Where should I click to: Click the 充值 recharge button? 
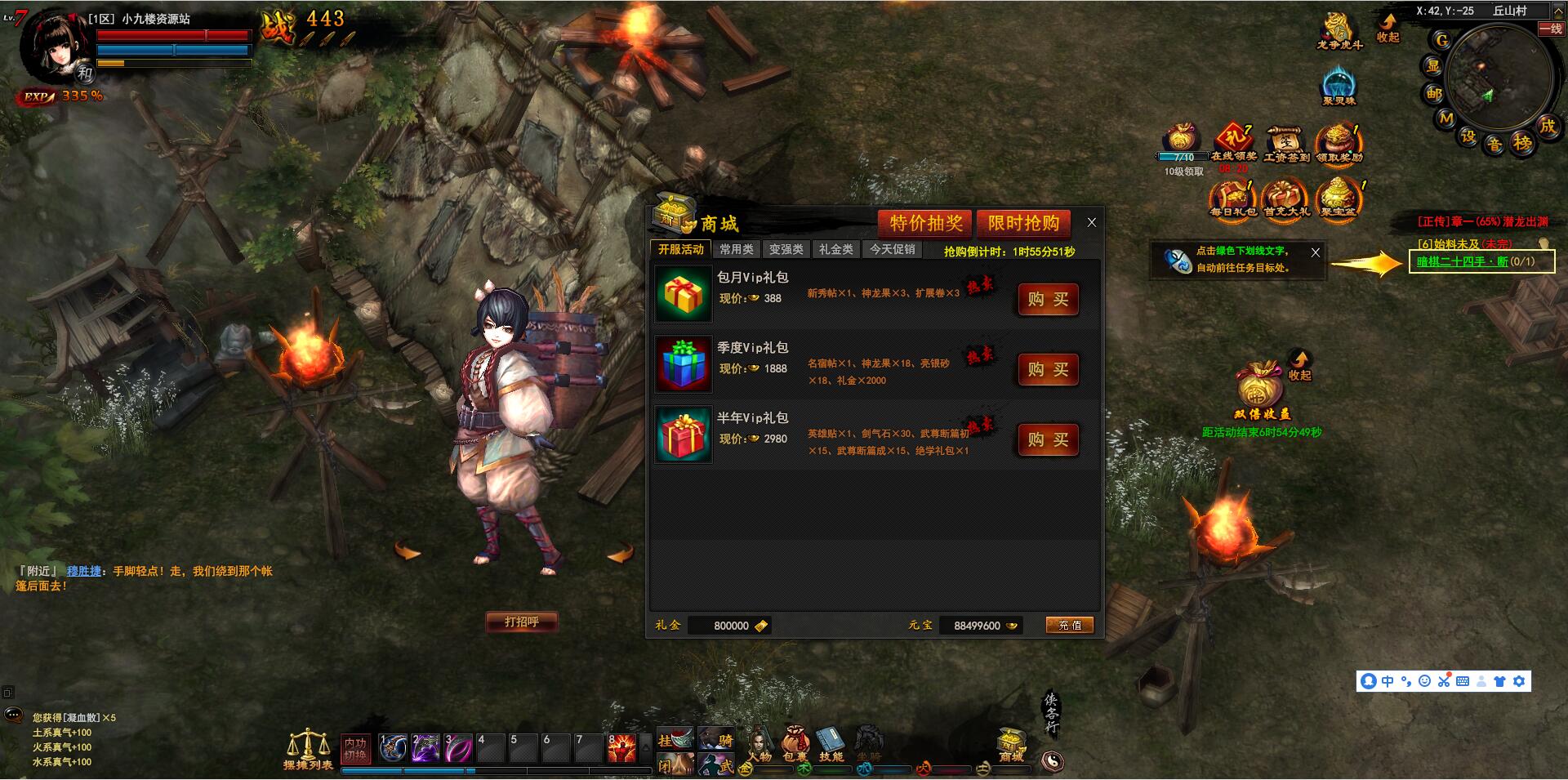(x=1070, y=625)
